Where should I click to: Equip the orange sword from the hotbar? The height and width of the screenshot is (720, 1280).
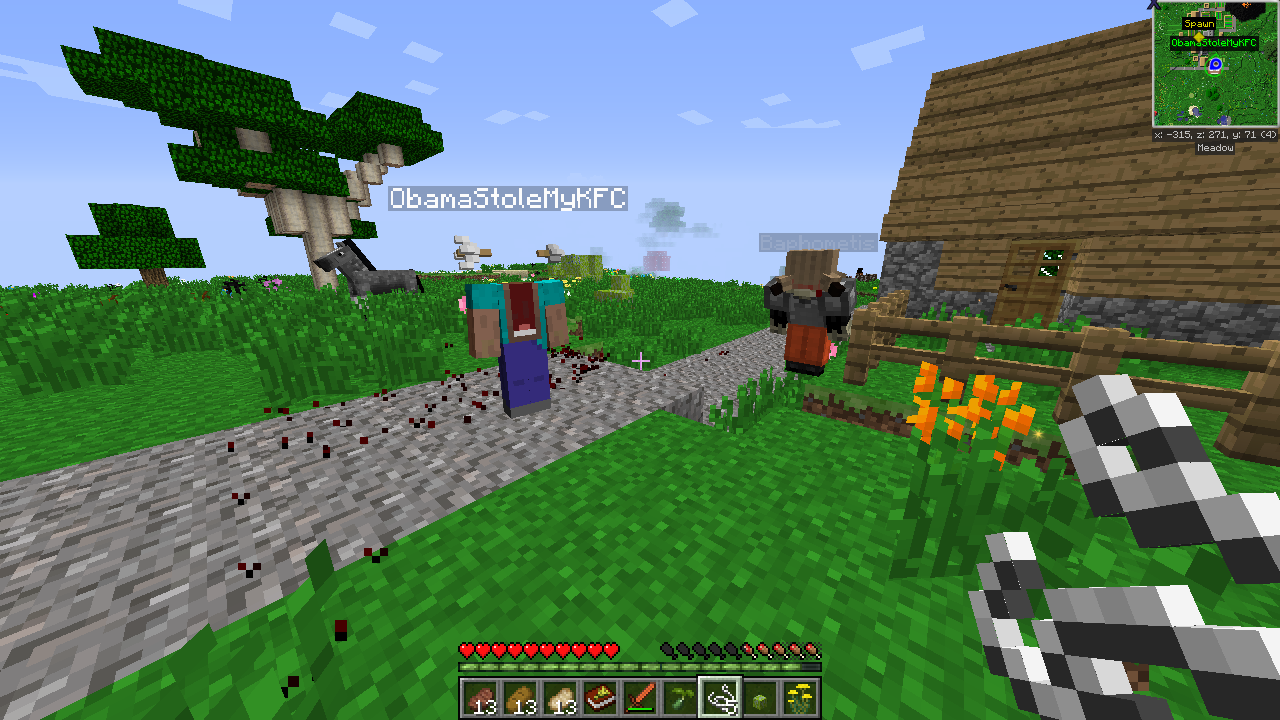tap(640, 697)
